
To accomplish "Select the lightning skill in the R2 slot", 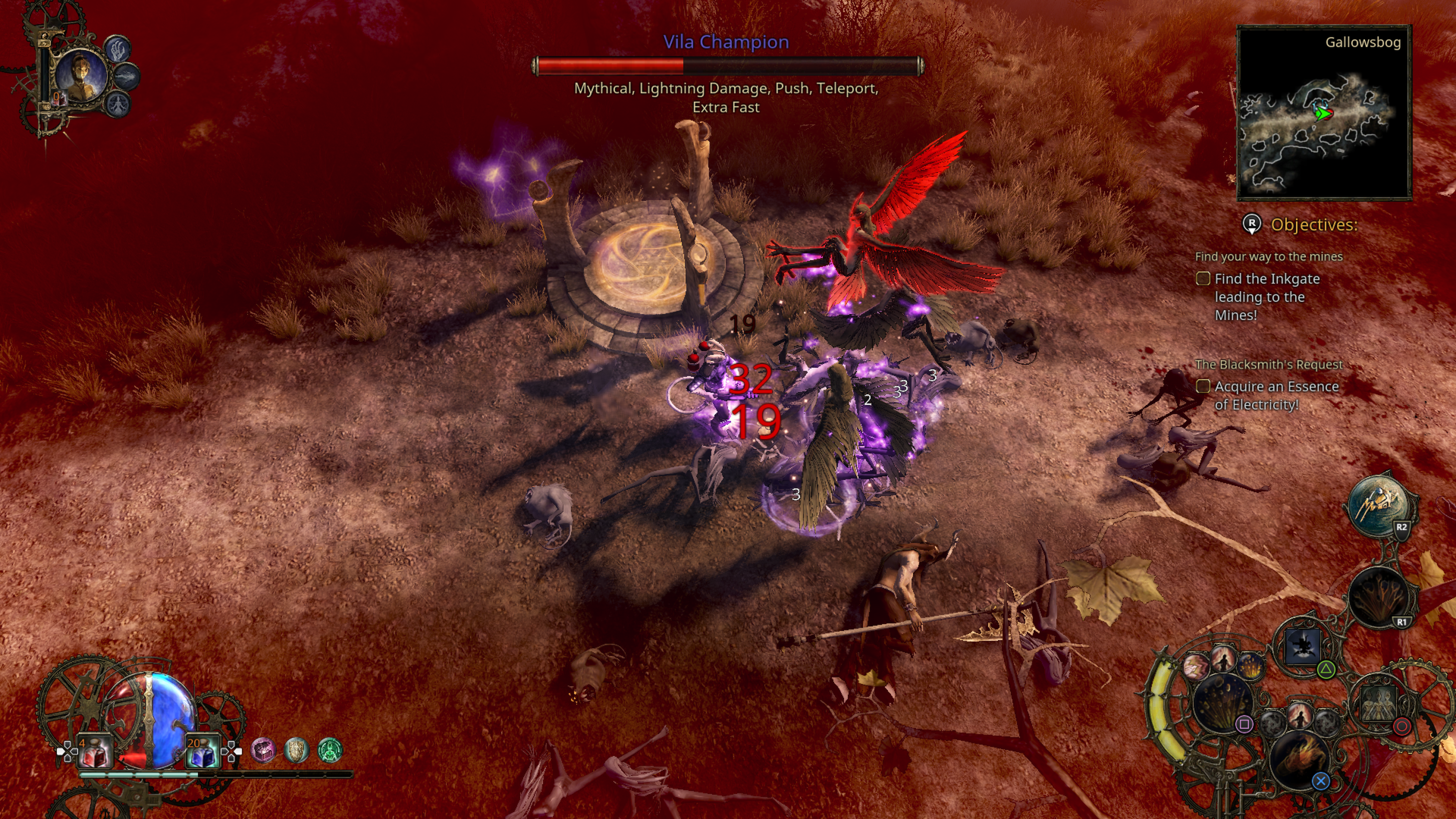I will 1381,506.
